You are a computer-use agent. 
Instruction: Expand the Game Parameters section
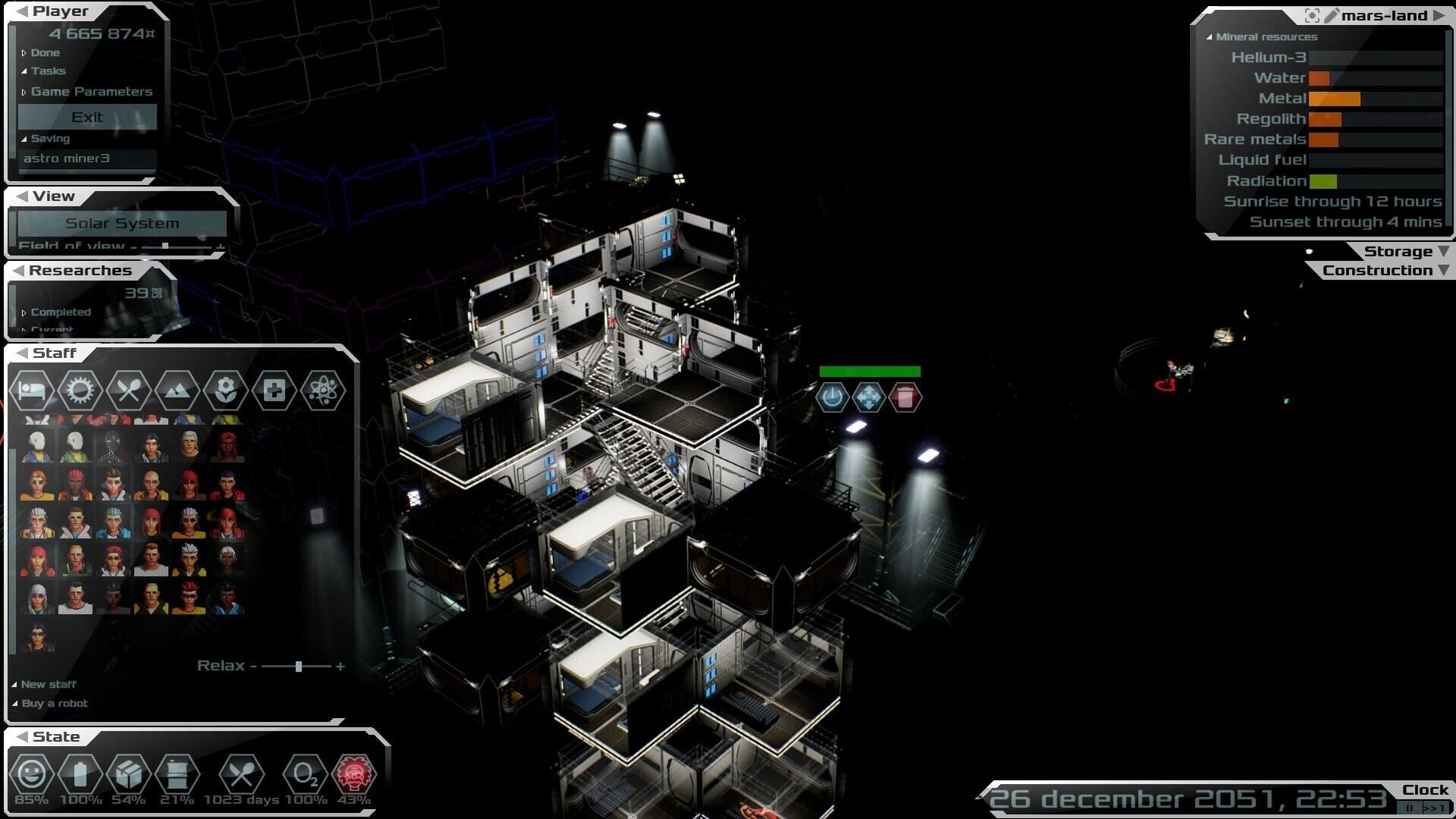[x=91, y=92]
